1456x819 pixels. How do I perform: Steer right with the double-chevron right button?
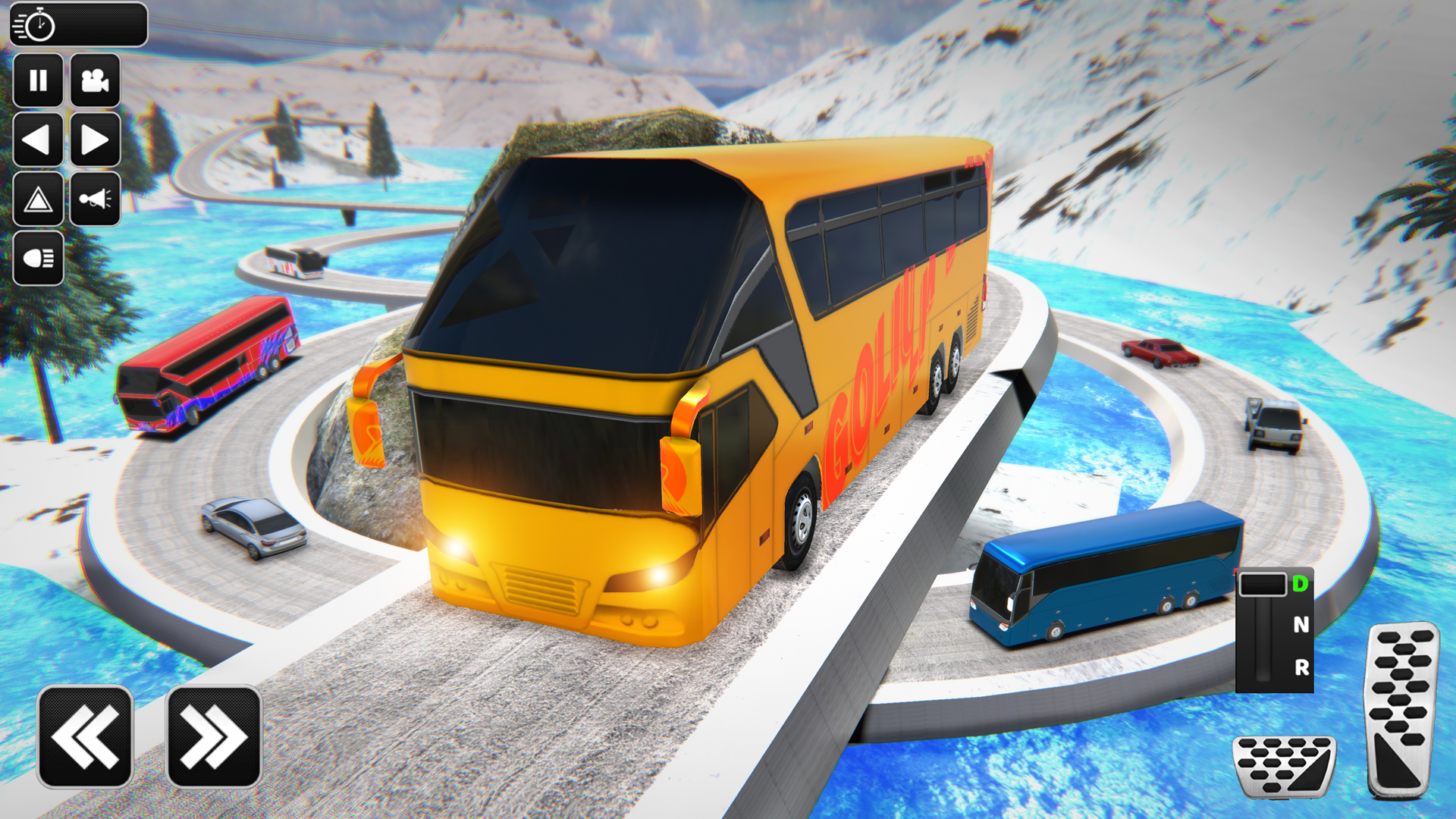click(x=214, y=736)
